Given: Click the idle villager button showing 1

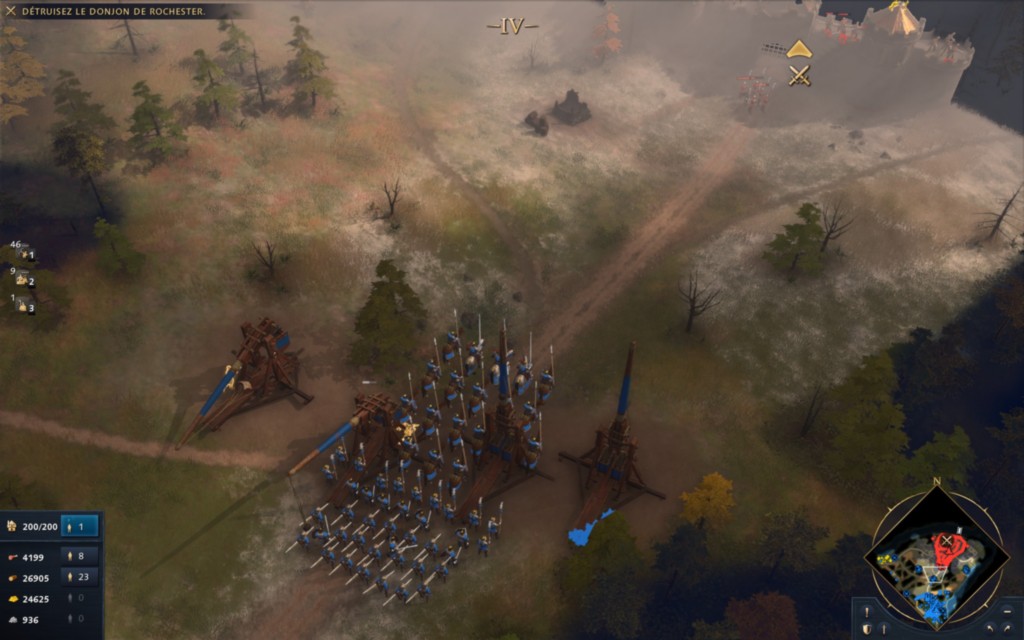Looking at the screenshot, I should [79, 525].
